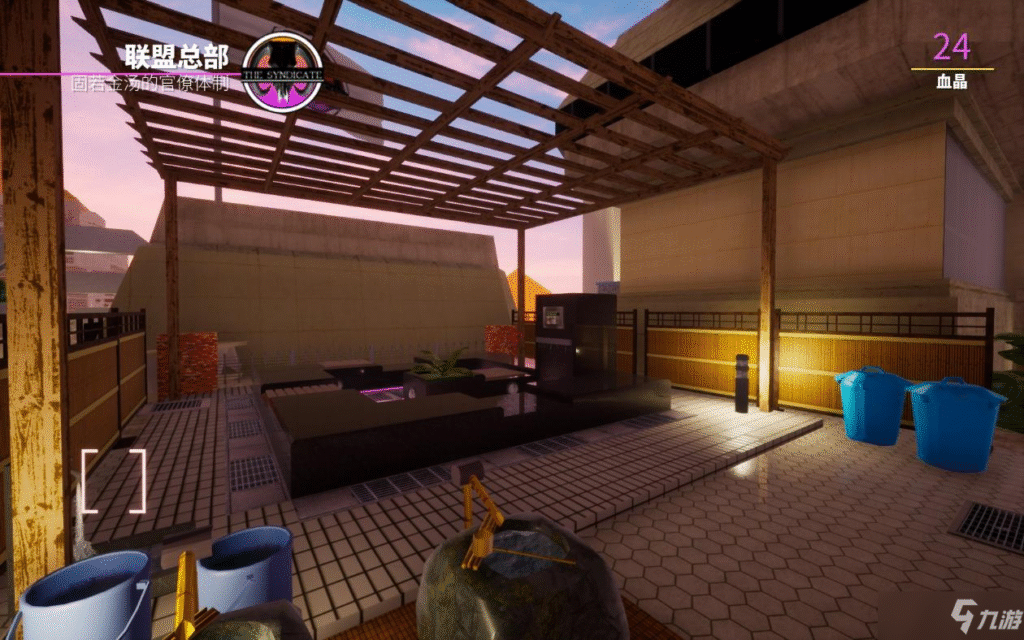
Task: Click The Syndicate faction emblem
Action: click(283, 72)
